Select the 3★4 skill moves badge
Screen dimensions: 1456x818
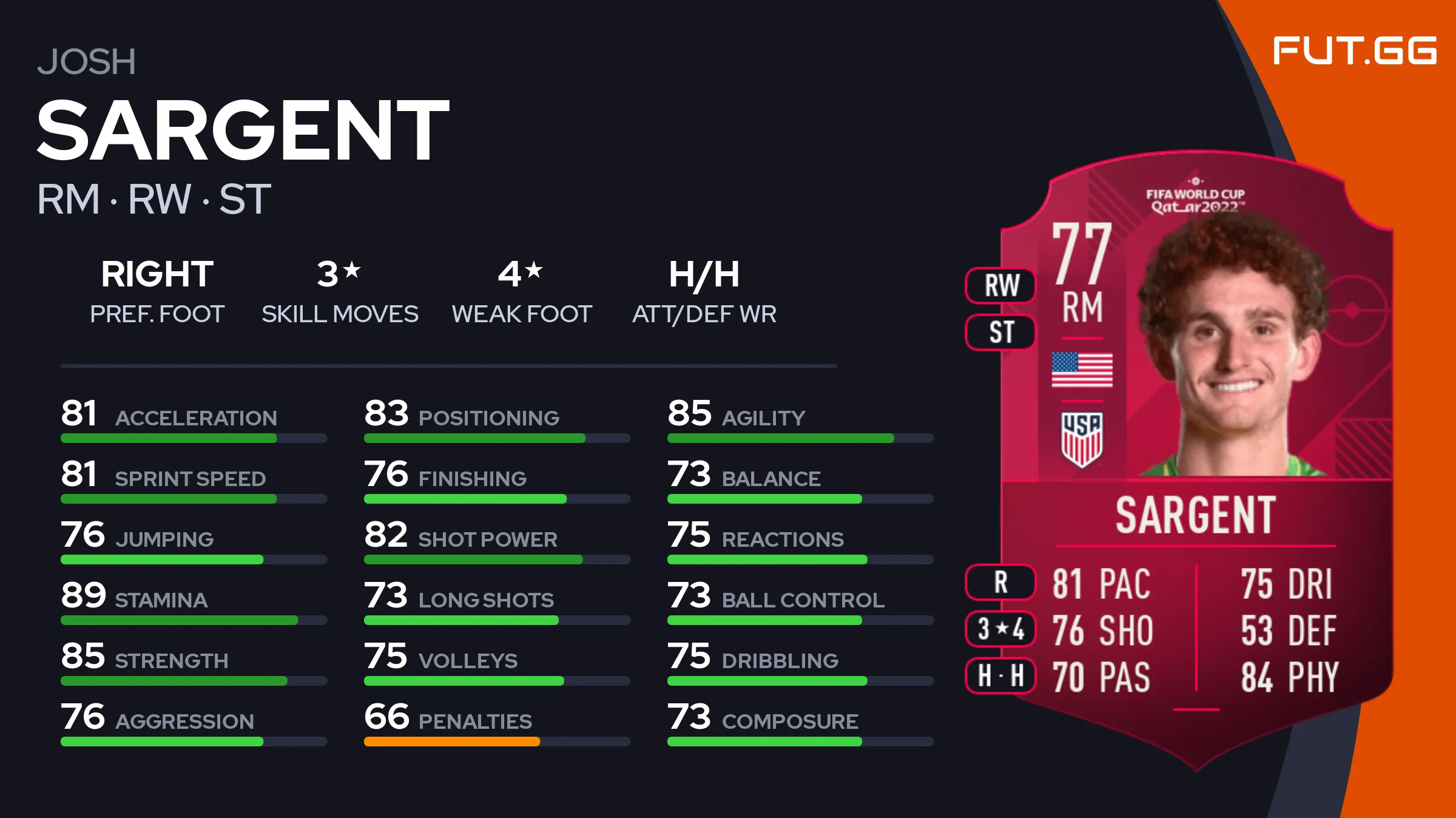click(1001, 629)
